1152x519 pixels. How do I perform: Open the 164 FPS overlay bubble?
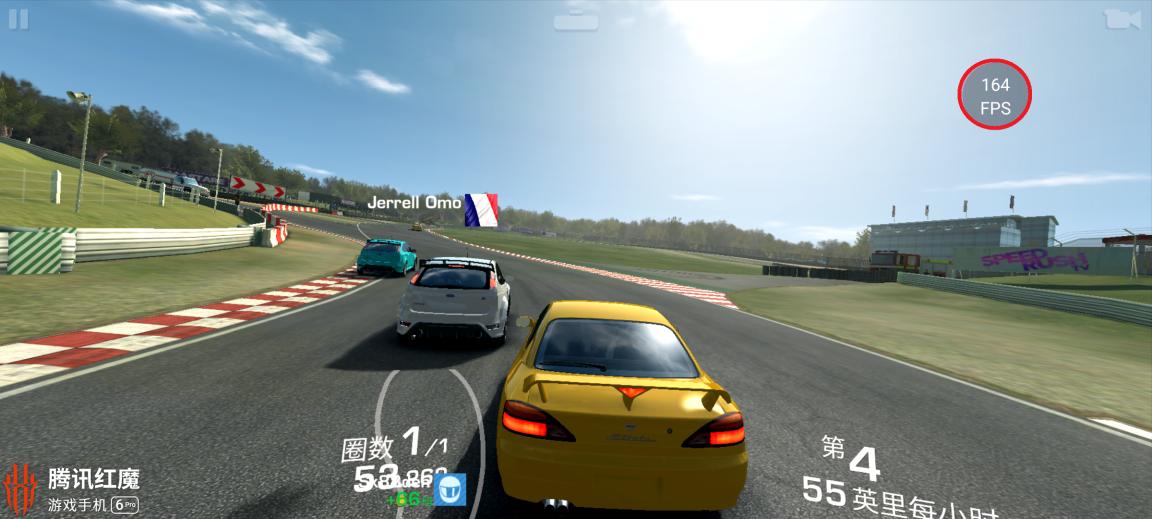(994, 96)
